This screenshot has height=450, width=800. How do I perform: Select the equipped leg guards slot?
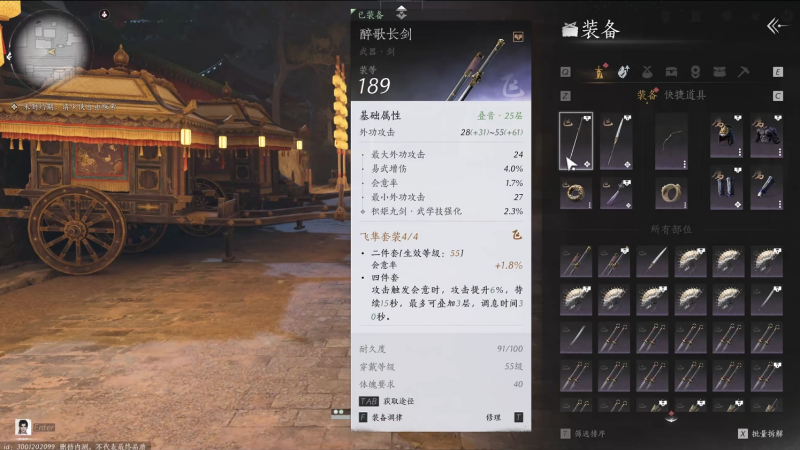point(726,192)
